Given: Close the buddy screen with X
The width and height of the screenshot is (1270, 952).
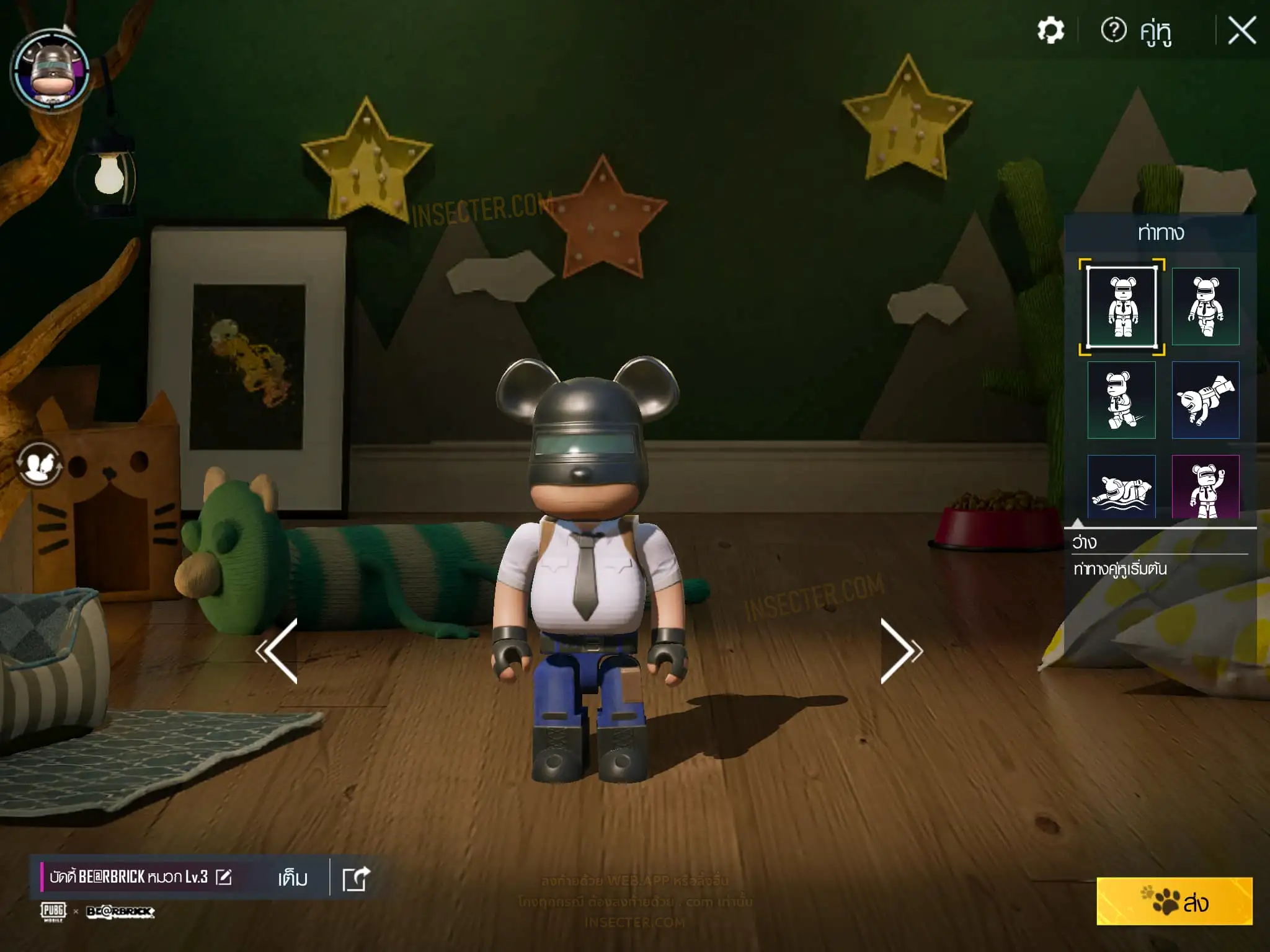Looking at the screenshot, I should point(1241,30).
